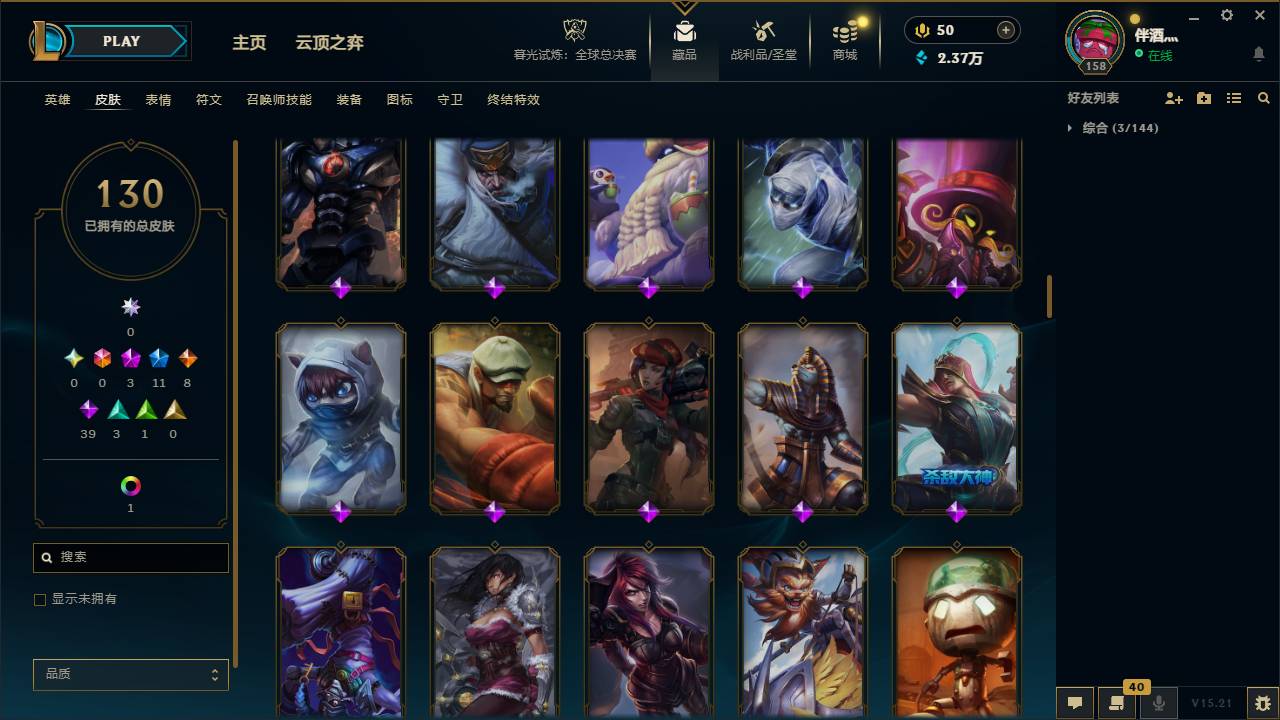Open friend list search
The width and height of the screenshot is (1280, 720).
(x=1263, y=97)
